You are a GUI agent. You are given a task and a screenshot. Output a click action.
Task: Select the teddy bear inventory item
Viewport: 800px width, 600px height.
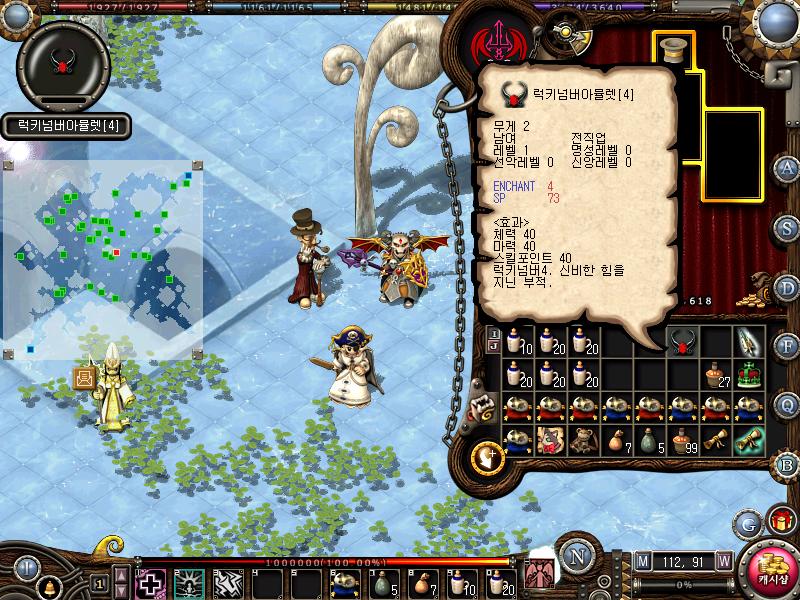(x=584, y=440)
